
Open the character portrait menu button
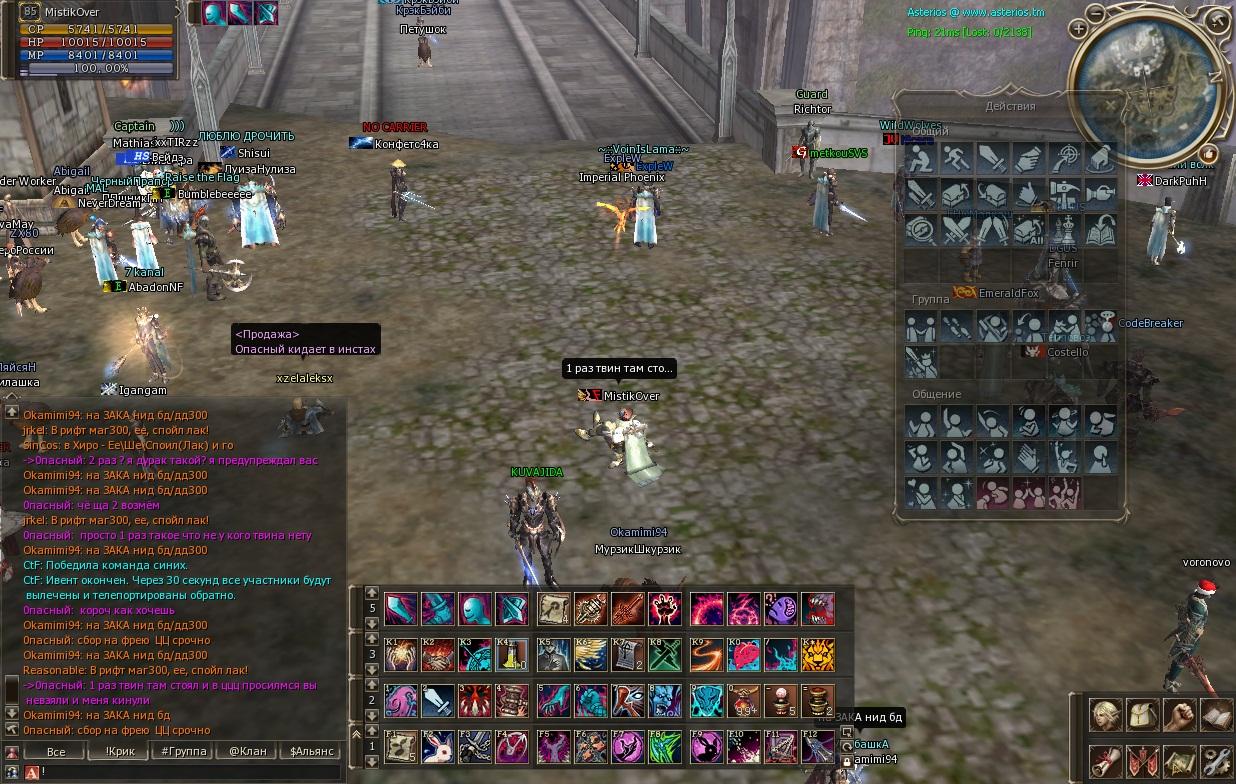click(x=1104, y=716)
